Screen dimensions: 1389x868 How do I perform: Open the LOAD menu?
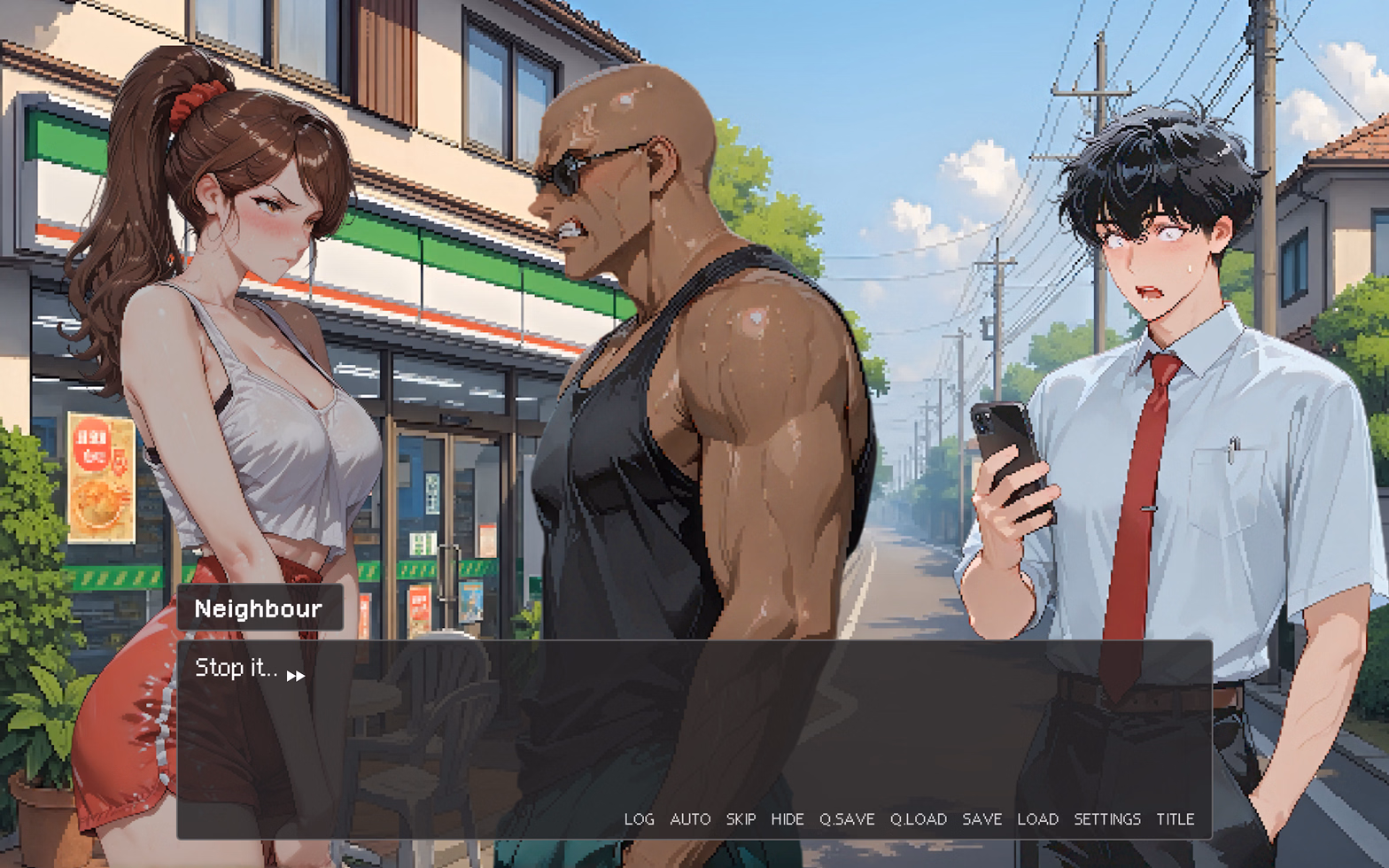pos(1037,819)
